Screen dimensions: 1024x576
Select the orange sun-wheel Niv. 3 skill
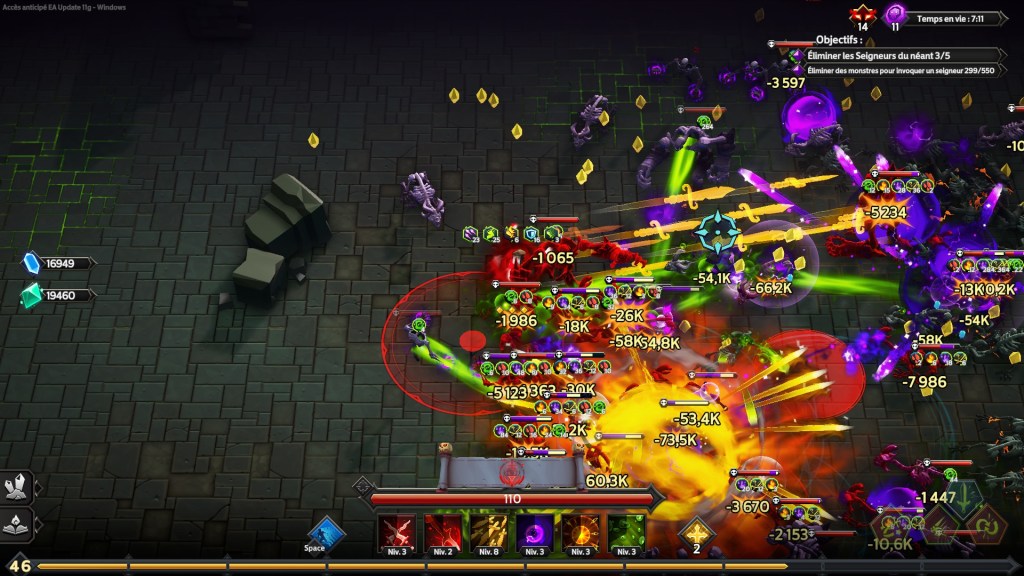(580, 533)
